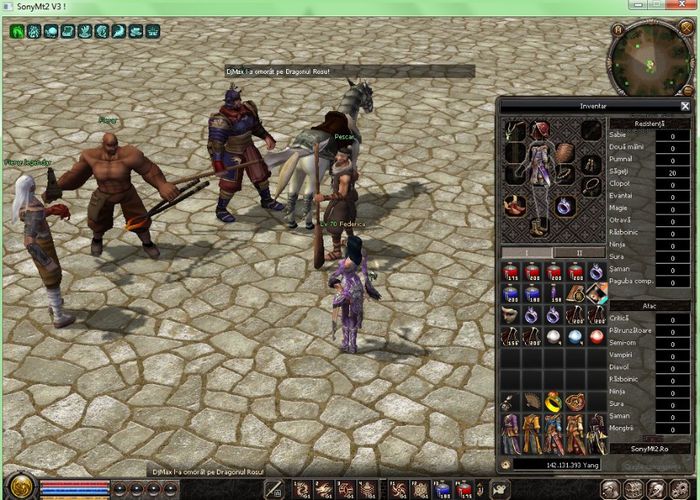Click the equipped helmet slot
This screenshot has height=500, width=700.
[541, 130]
